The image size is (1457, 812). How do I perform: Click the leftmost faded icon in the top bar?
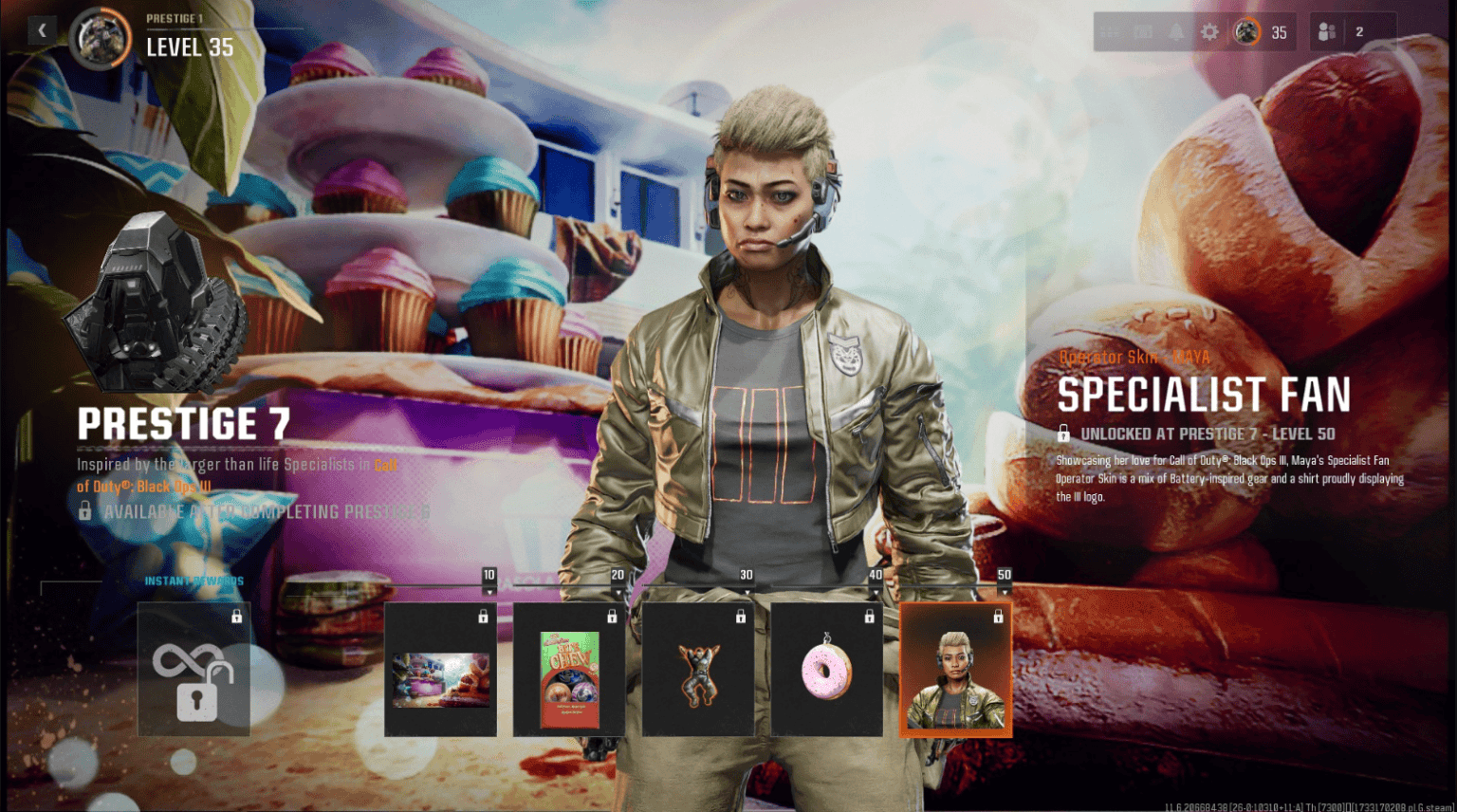[x=1108, y=31]
